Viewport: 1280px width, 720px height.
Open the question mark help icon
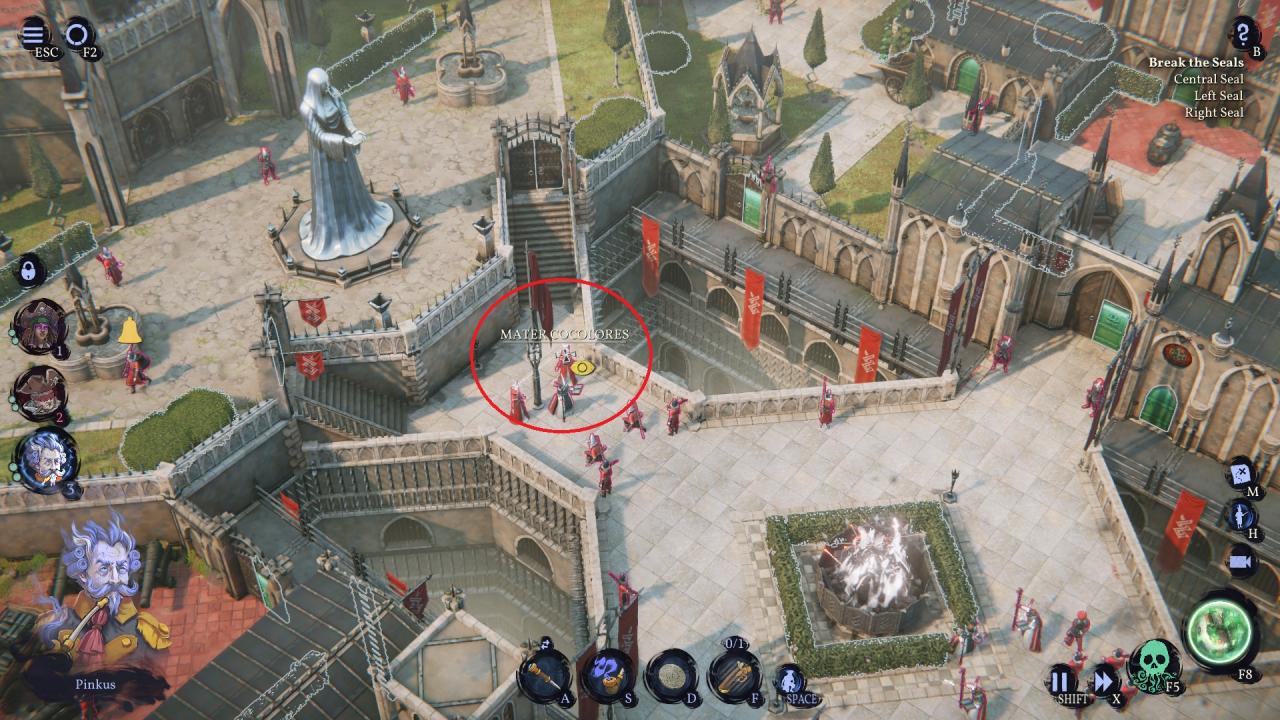(1243, 31)
